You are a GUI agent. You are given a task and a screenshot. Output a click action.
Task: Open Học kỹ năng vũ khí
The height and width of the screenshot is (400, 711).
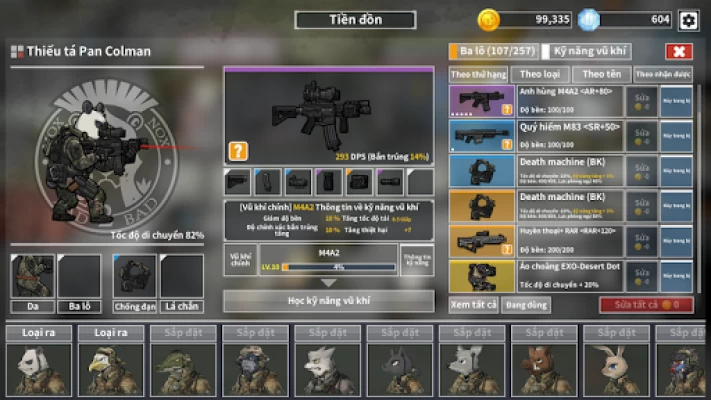coord(328,300)
